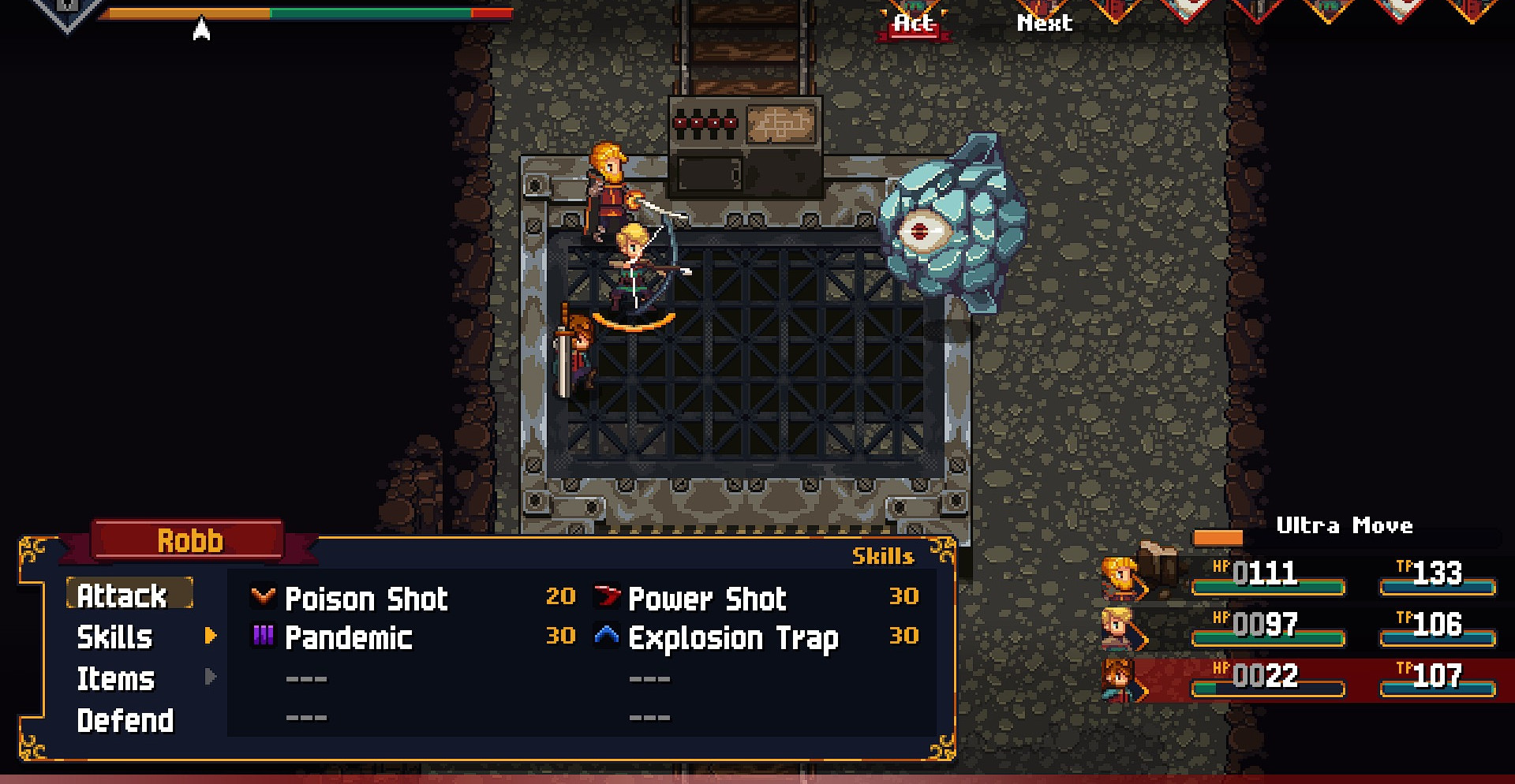Choose the Defend command

[125, 720]
